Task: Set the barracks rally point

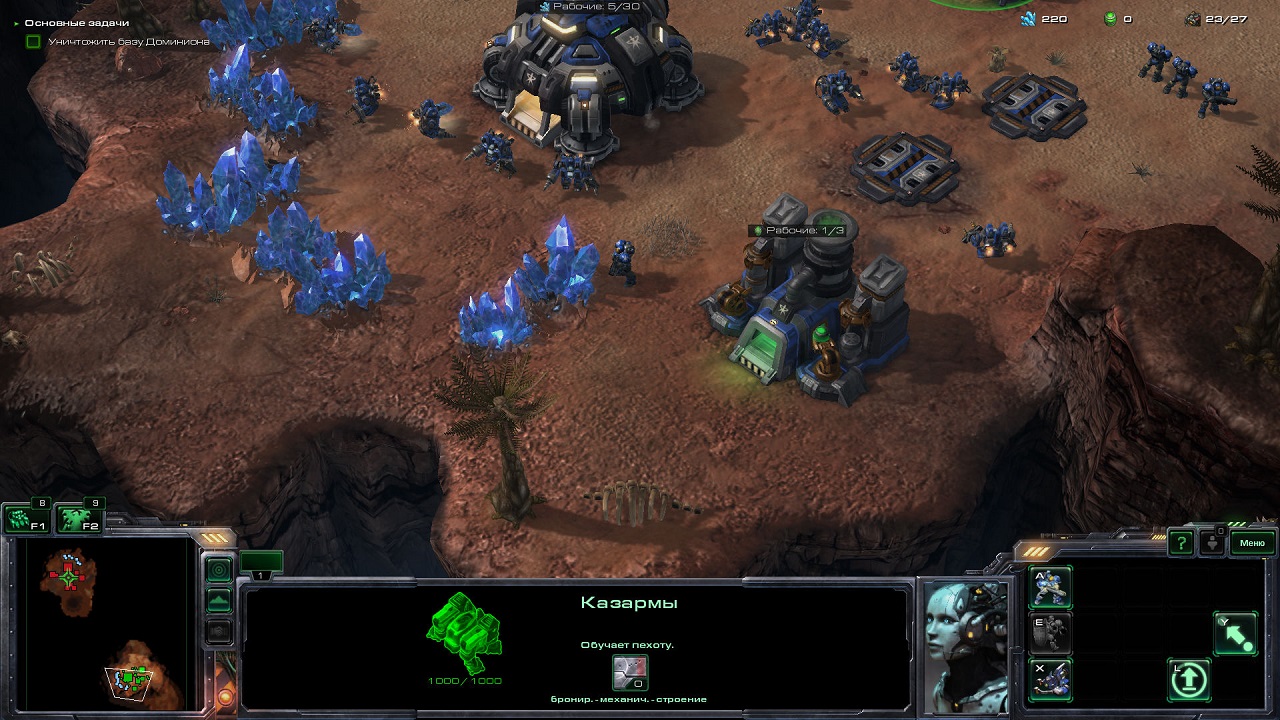Action: [x=1236, y=634]
